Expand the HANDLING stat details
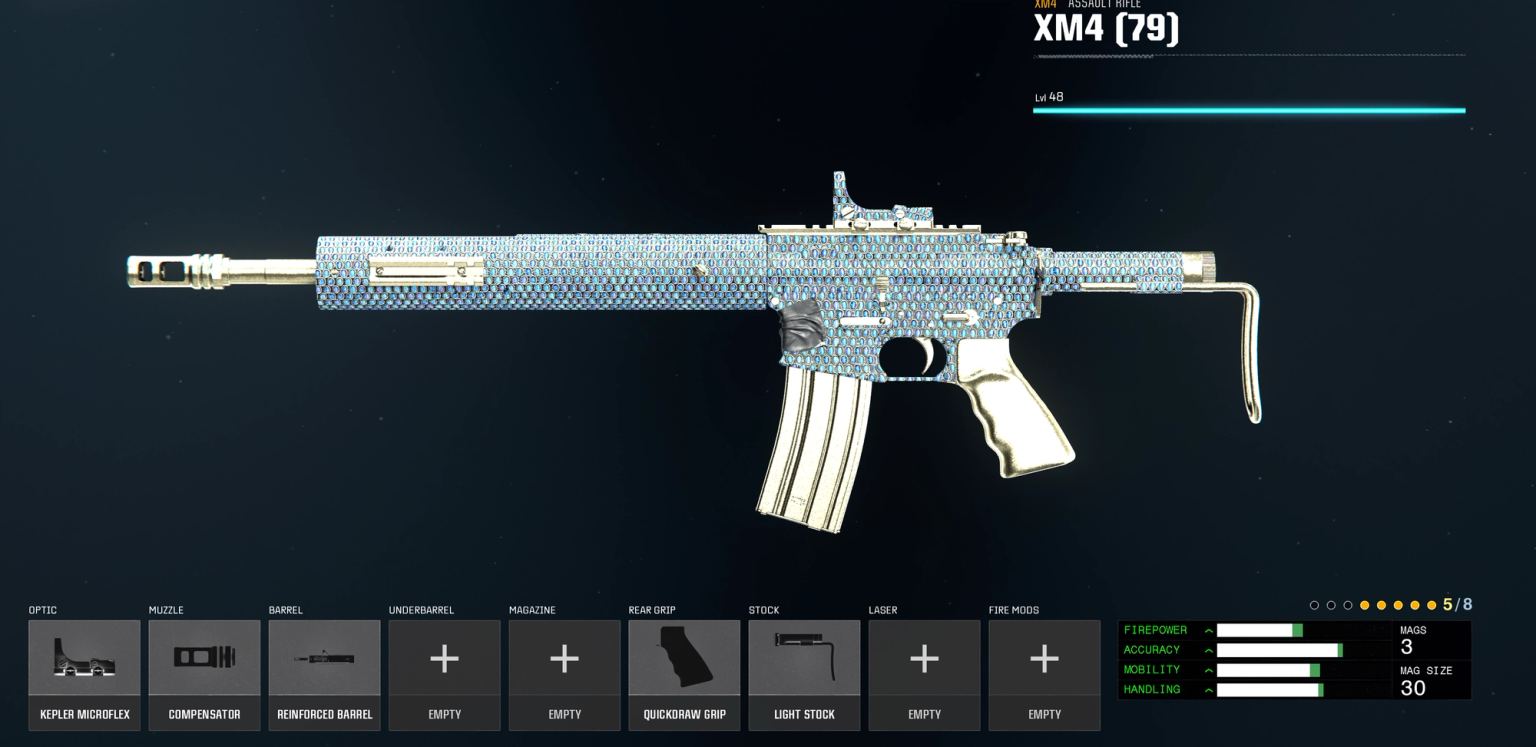Image resolution: width=1536 pixels, height=747 pixels. pyautogui.click(x=1208, y=690)
